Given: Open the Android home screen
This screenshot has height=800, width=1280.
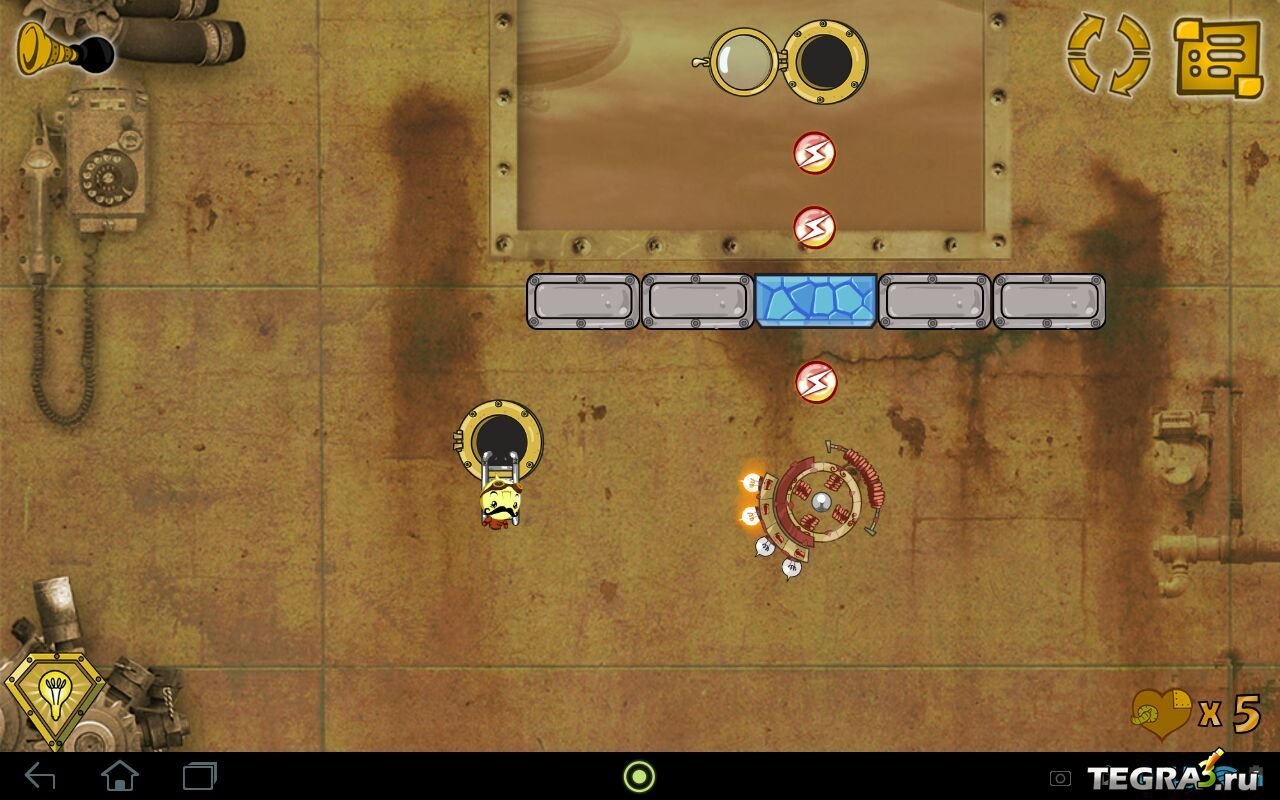Looking at the screenshot, I should (x=120, y=776).
